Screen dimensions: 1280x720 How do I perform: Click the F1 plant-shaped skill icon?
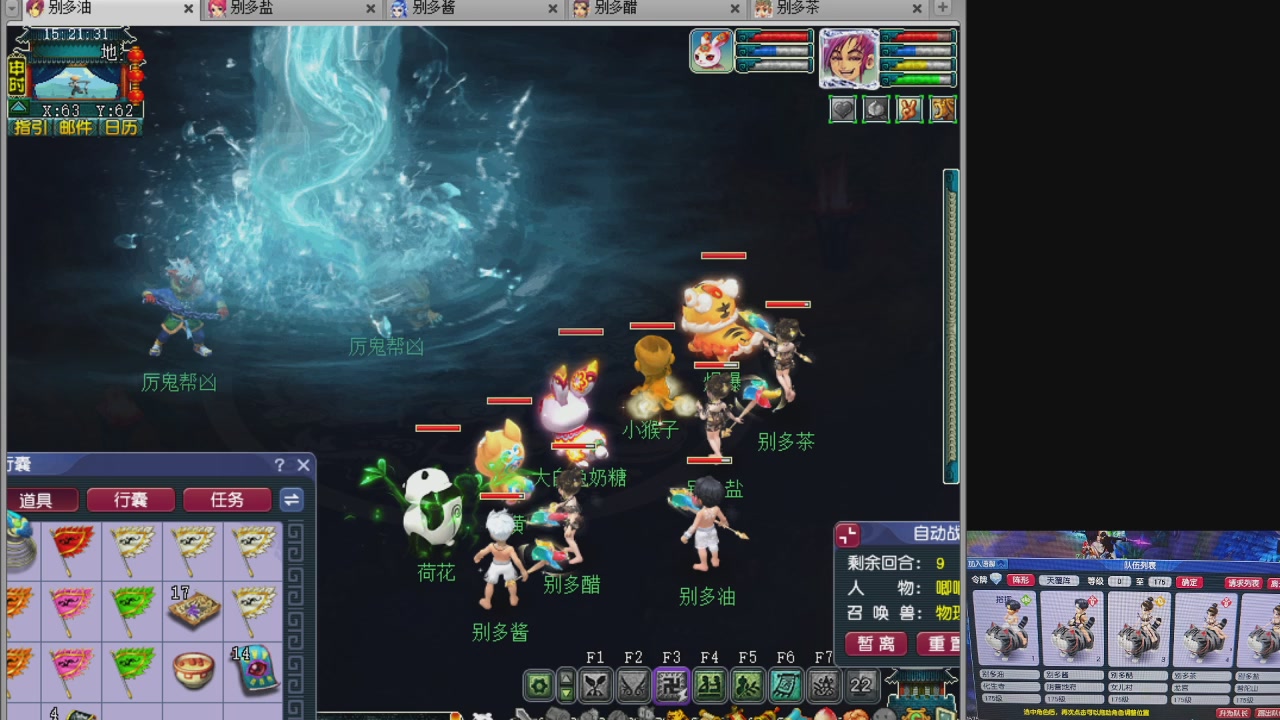(x=596, y=685)
